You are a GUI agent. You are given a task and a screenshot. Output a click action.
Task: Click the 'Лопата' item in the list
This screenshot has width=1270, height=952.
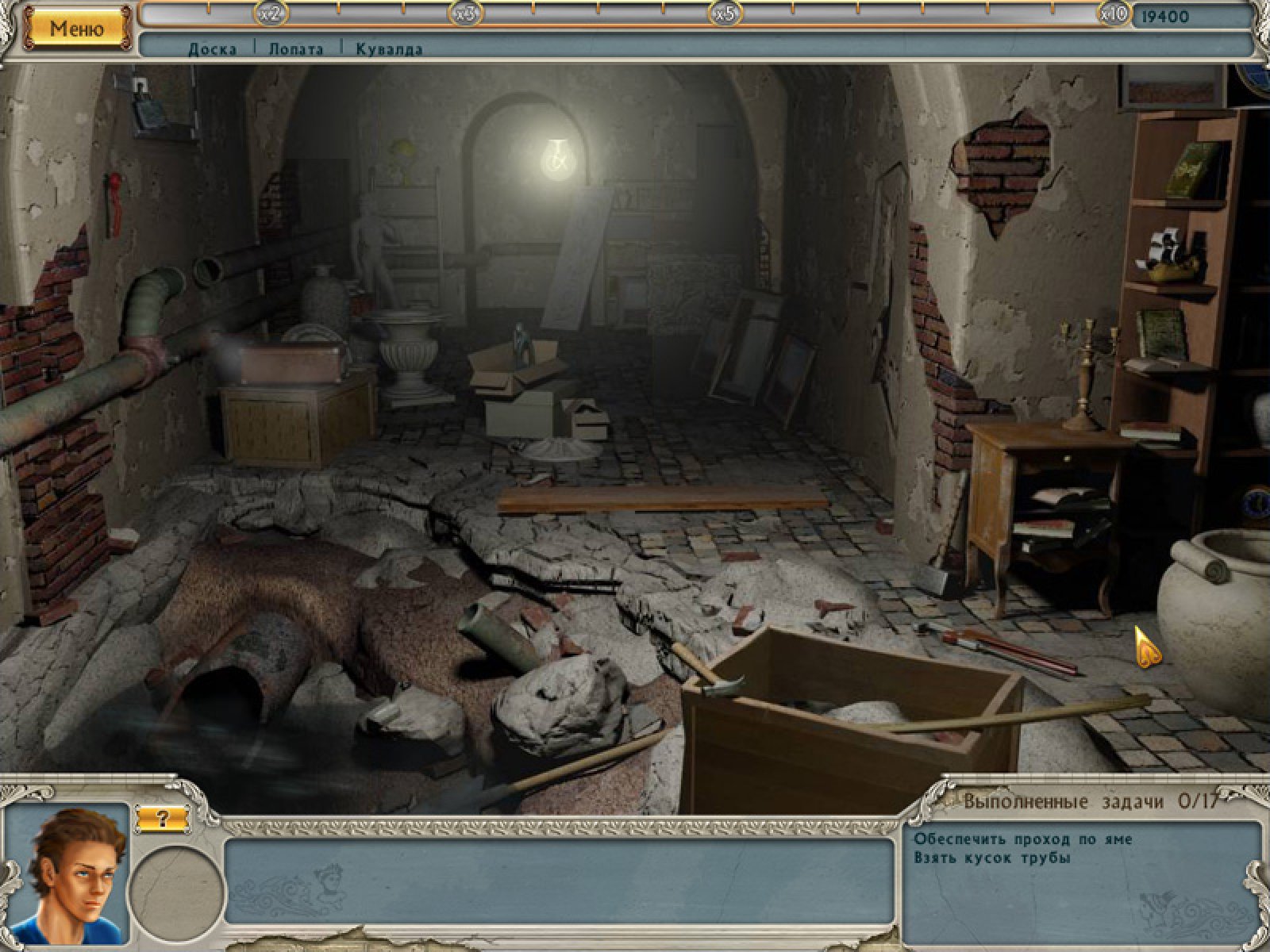[x=295, y=49]
